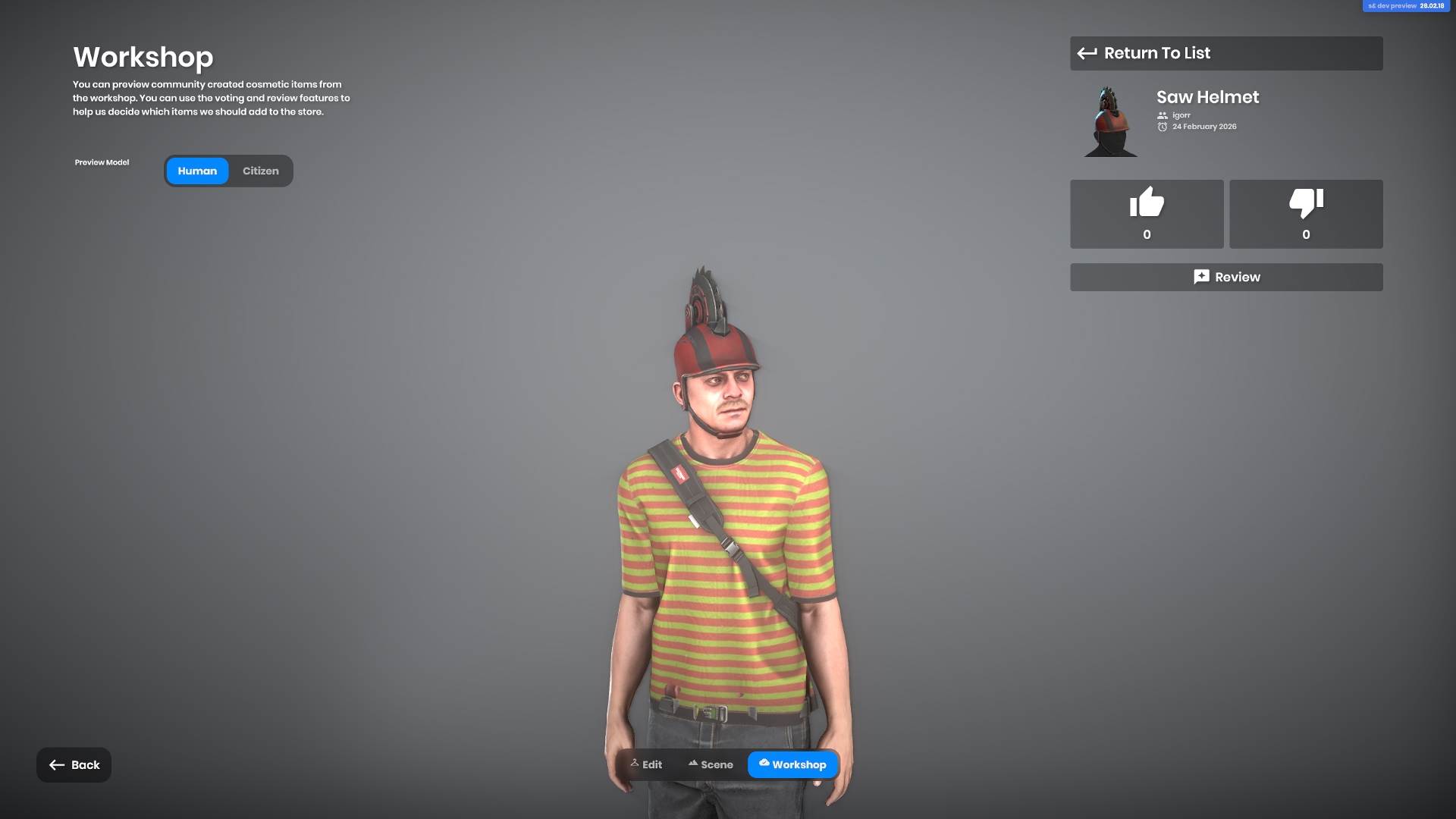Screen dimensions: 1456x819
Task: Click the author name igorr
Action: pyautogui.click(x=1181, y=115)
